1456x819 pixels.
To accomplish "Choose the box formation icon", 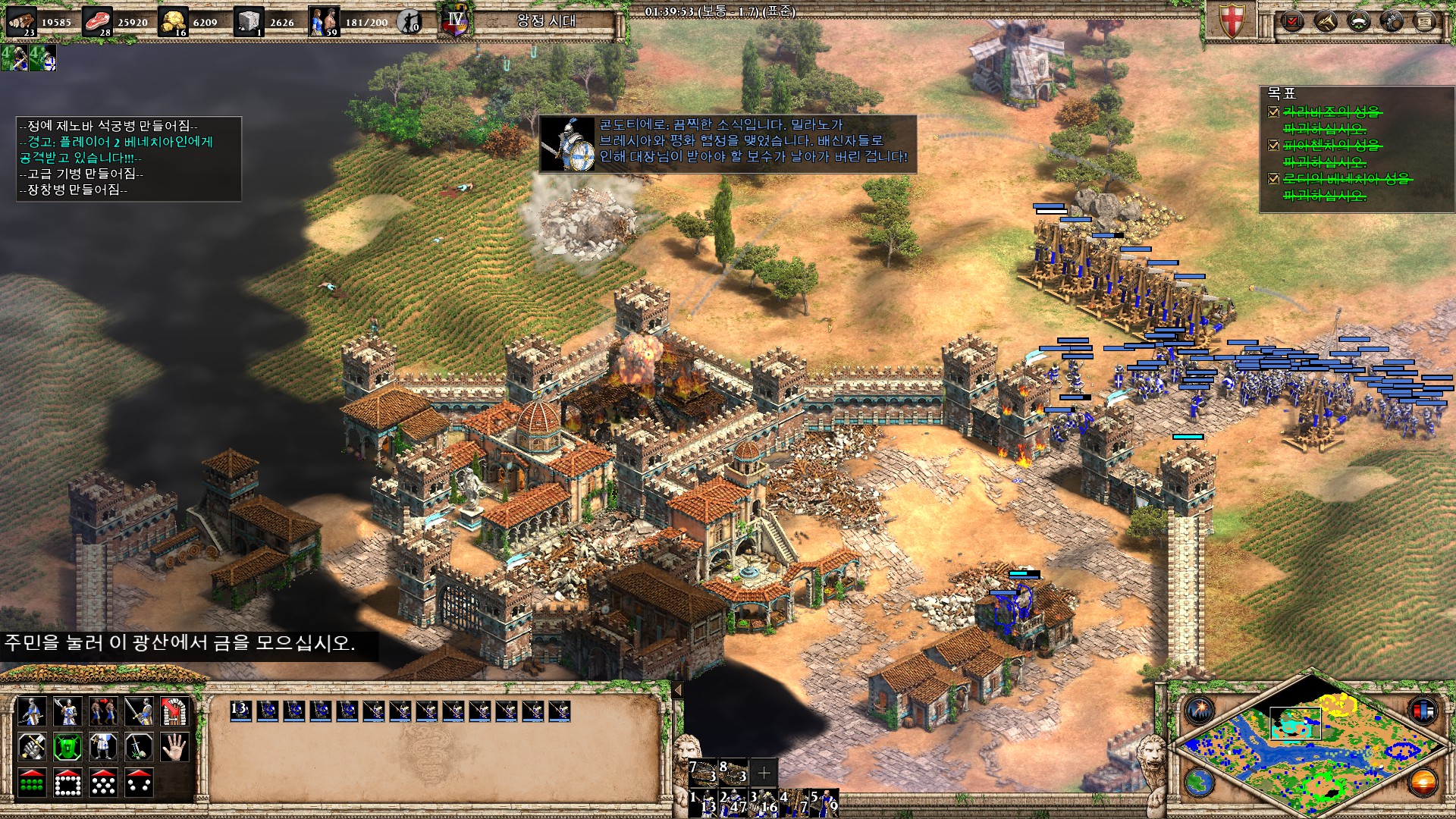I will point(67,783).
